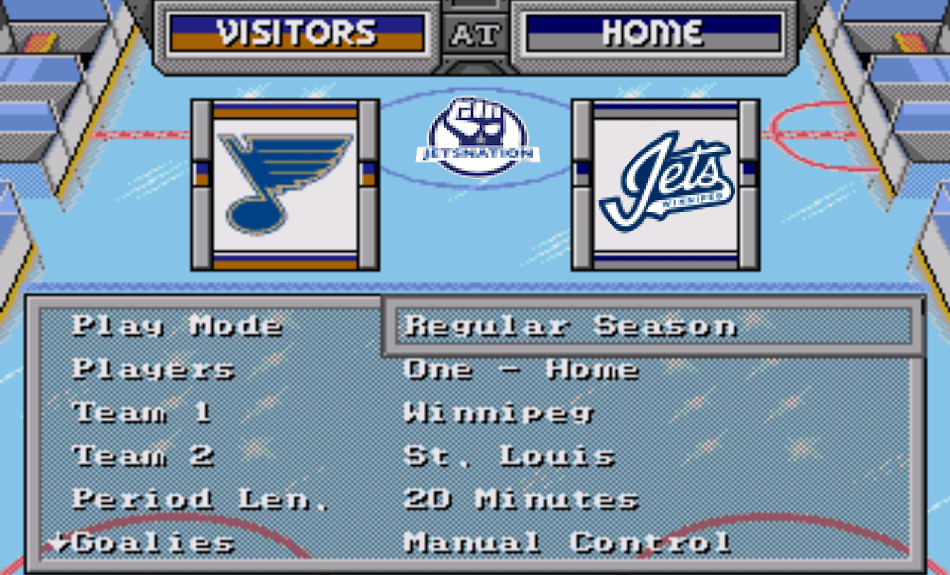The width and height of the screenshot is (950, 575).
Task: Click the St. Louis Blues visitor logo
Action: pos(285,184)
